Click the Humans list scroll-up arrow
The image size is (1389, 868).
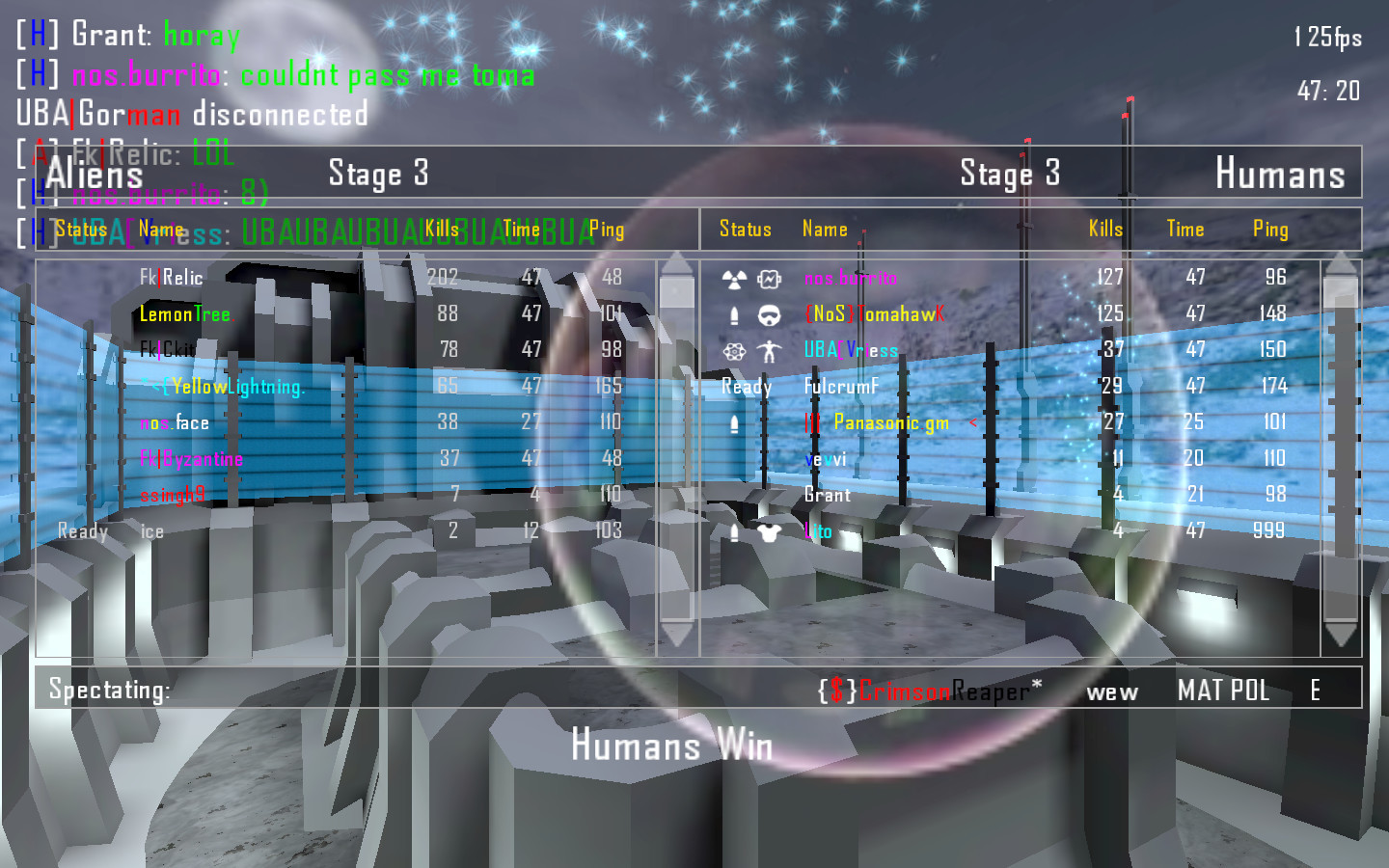coord(1341,263)
